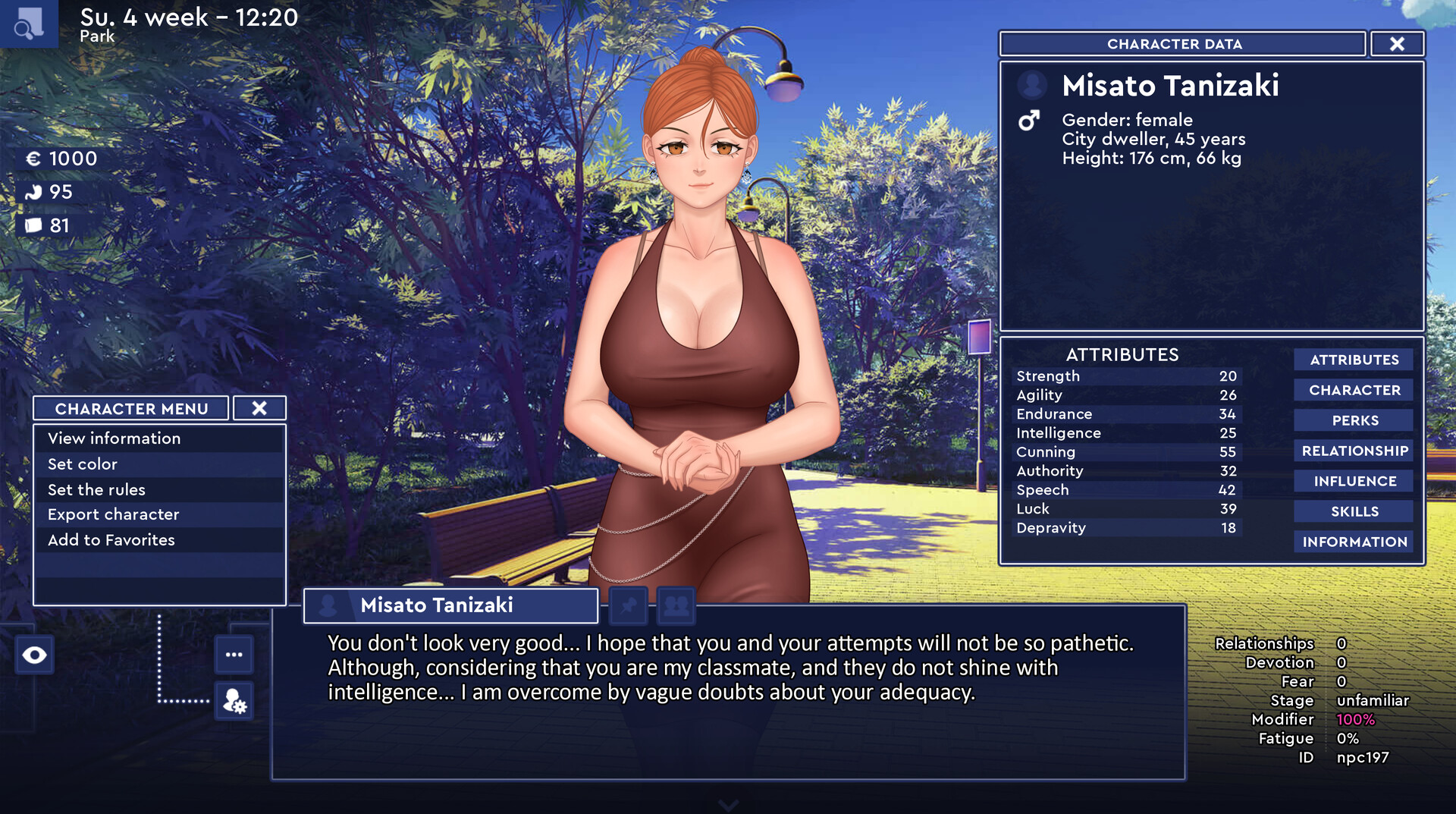This screenshot has height=814, width=1456.
Task: Click the ellipsis more-options icon
Action: [x=233, y=654]
